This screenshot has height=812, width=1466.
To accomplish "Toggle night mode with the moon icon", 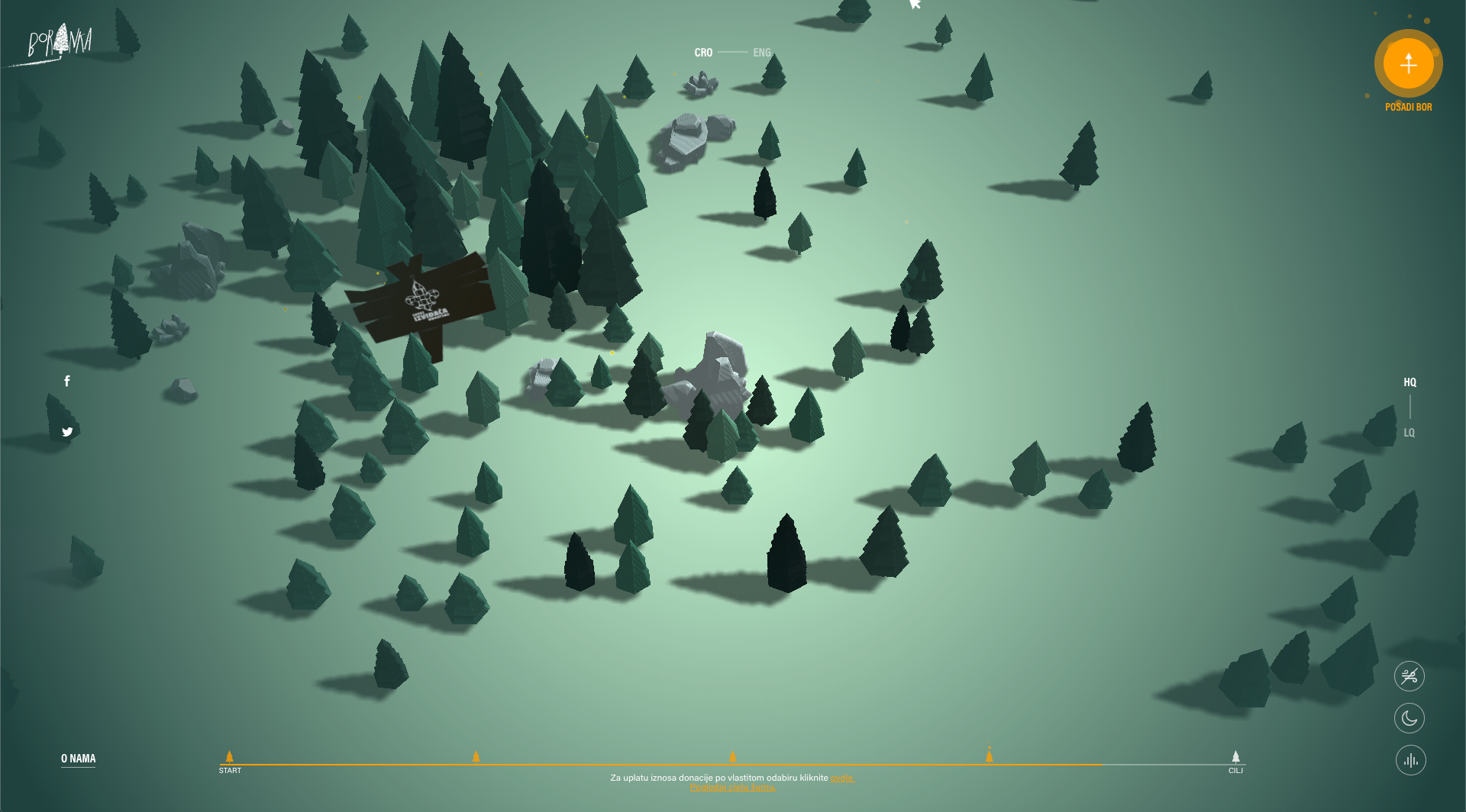I will [1409, 718].
